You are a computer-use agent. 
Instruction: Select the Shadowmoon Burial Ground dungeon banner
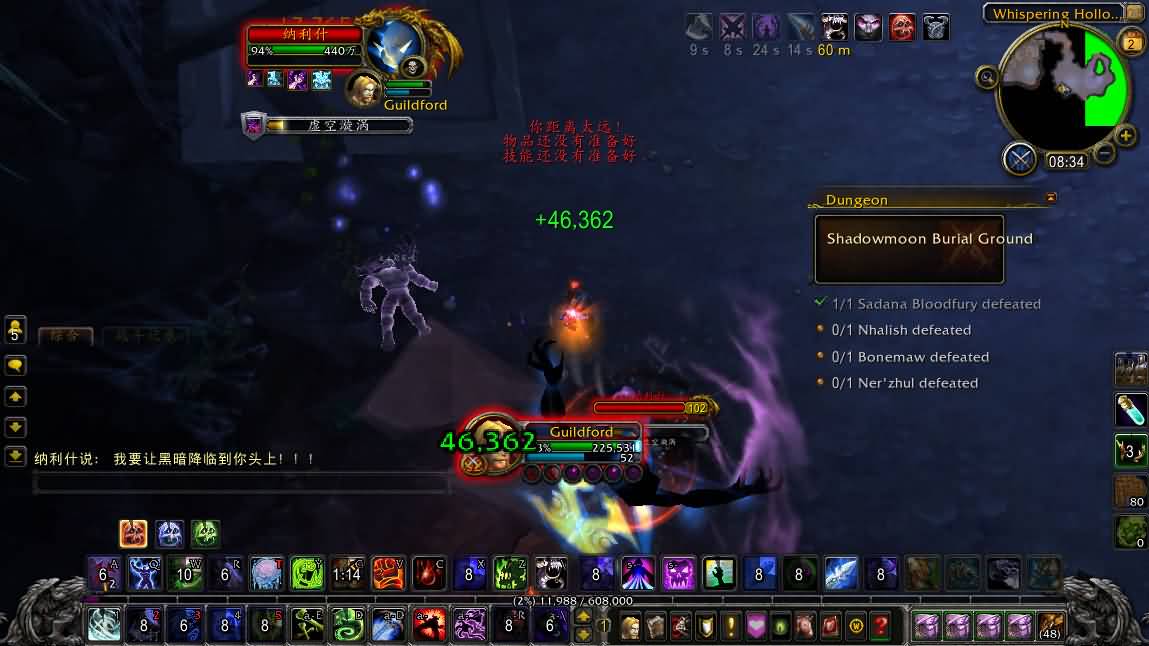(x=909, y=249)
